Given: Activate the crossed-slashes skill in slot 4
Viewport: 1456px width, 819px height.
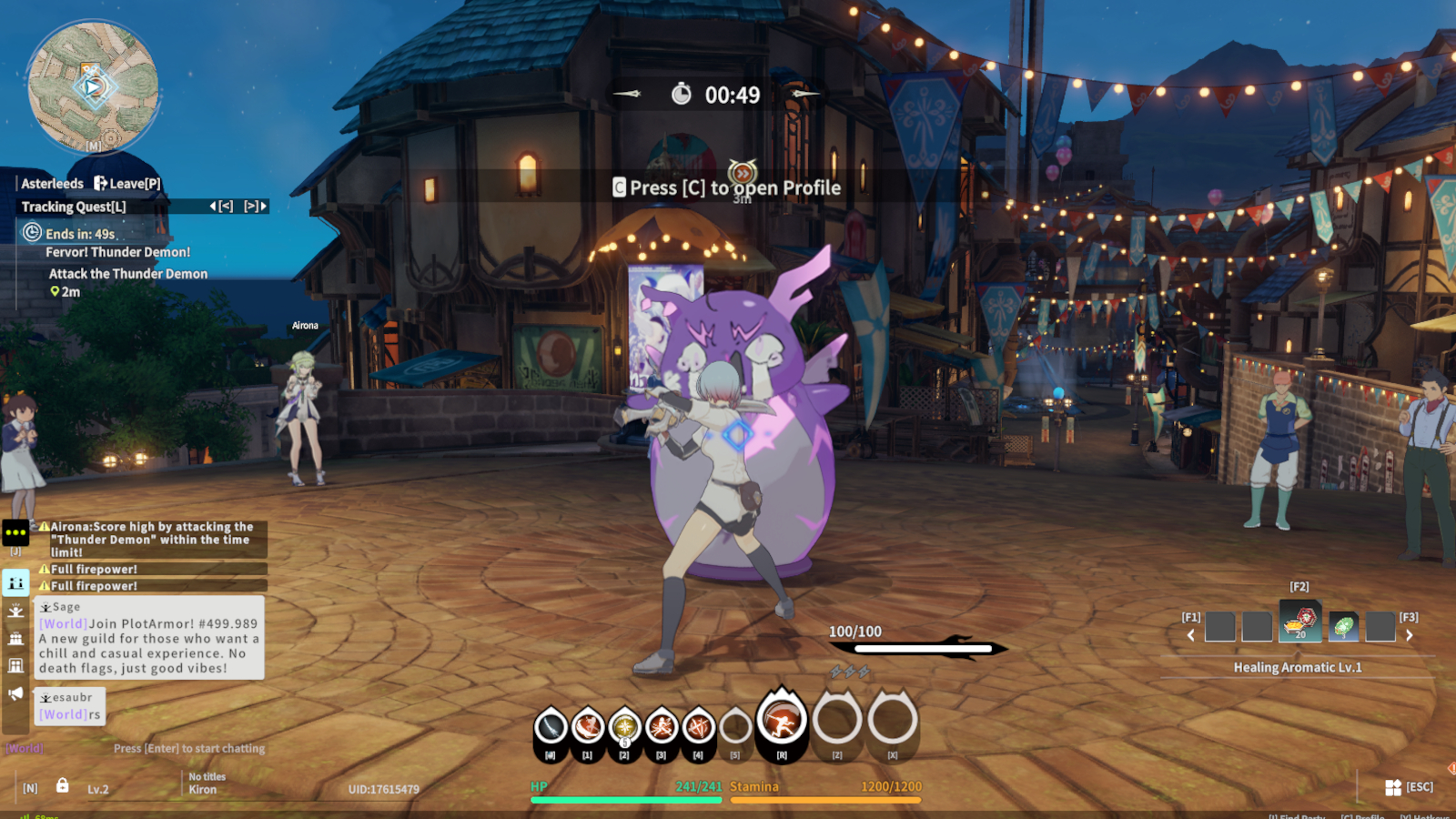Looking at the screenshot, I should (698, 727).
